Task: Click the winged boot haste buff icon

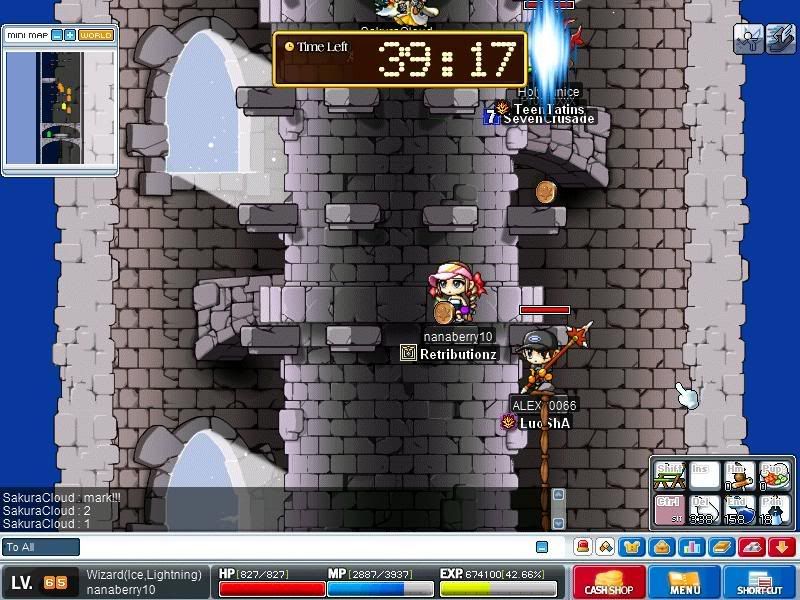Action: point(780,39)
